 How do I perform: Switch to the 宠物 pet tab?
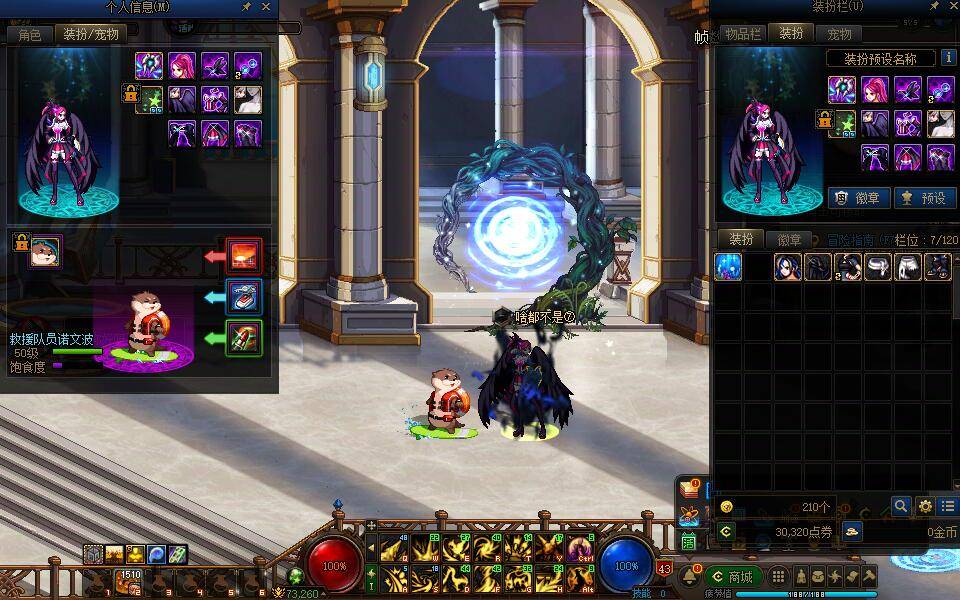[x=838, y=34]
